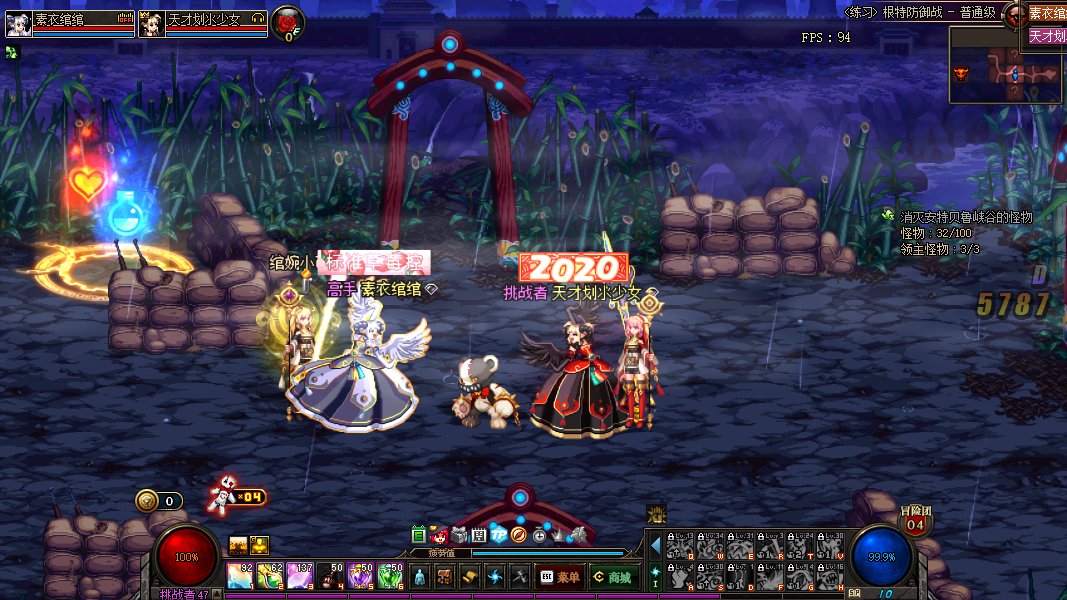Screen dimensions: 1067x600
Task: Select party member 天才划水少女 portrait
Action: coord(152,24)
